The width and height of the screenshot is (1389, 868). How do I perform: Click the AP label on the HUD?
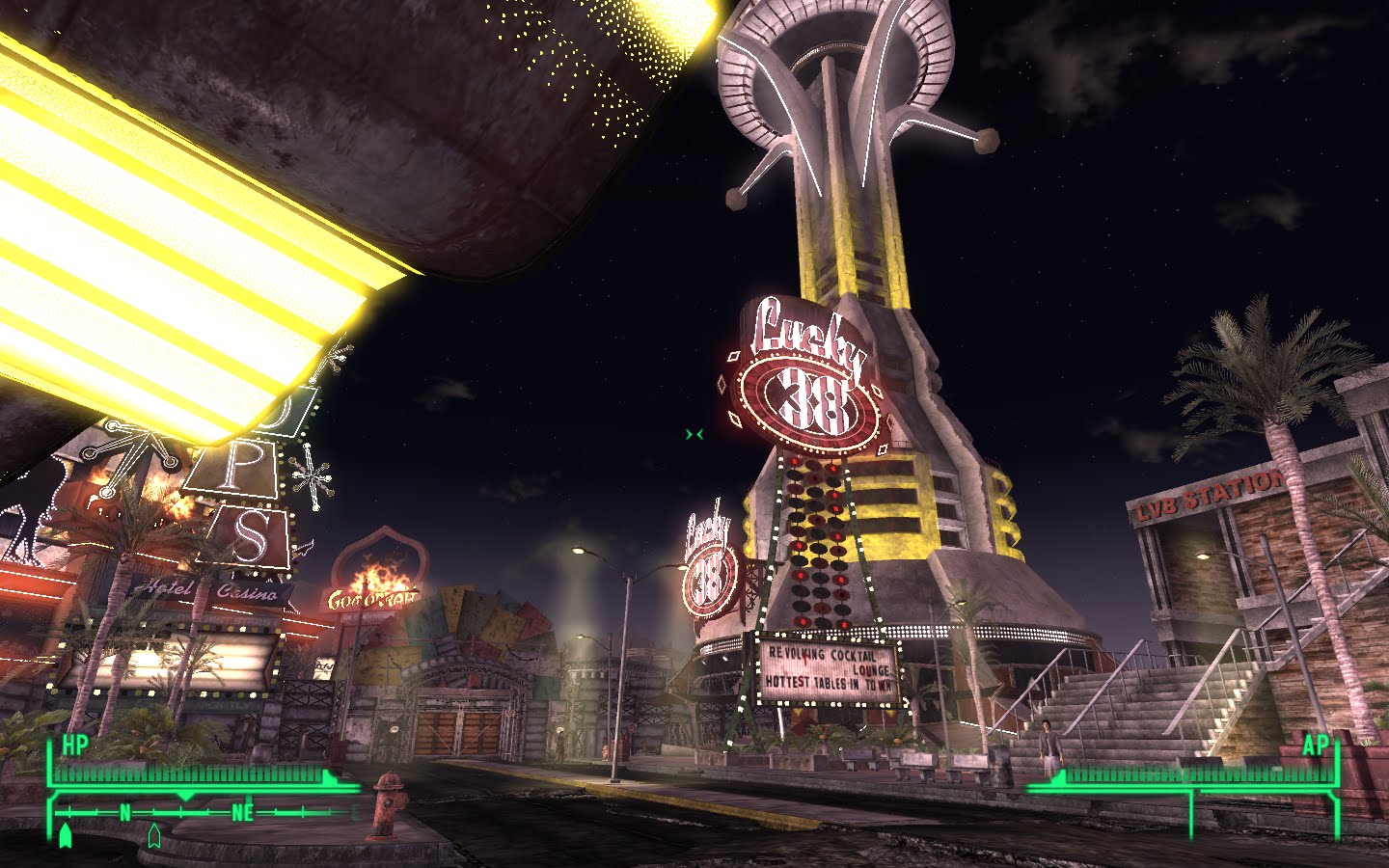tap(1314, 746)
